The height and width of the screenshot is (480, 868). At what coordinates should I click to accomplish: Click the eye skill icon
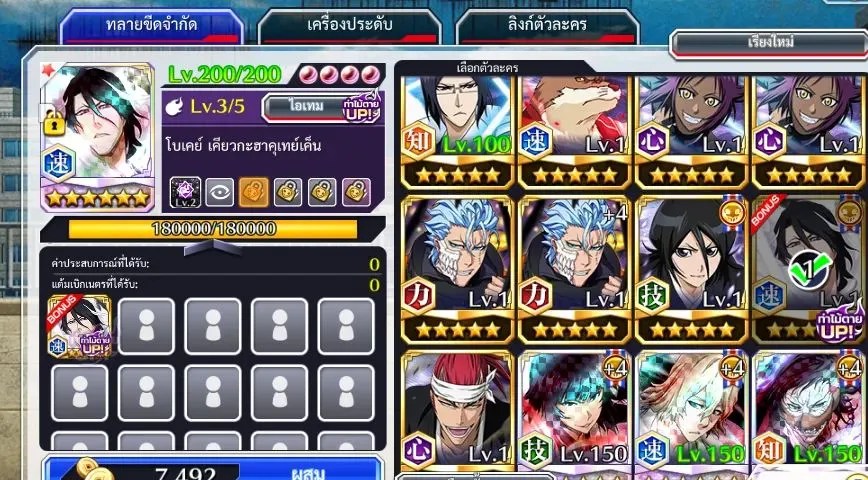pyautogui.click(x=218, y=190)
